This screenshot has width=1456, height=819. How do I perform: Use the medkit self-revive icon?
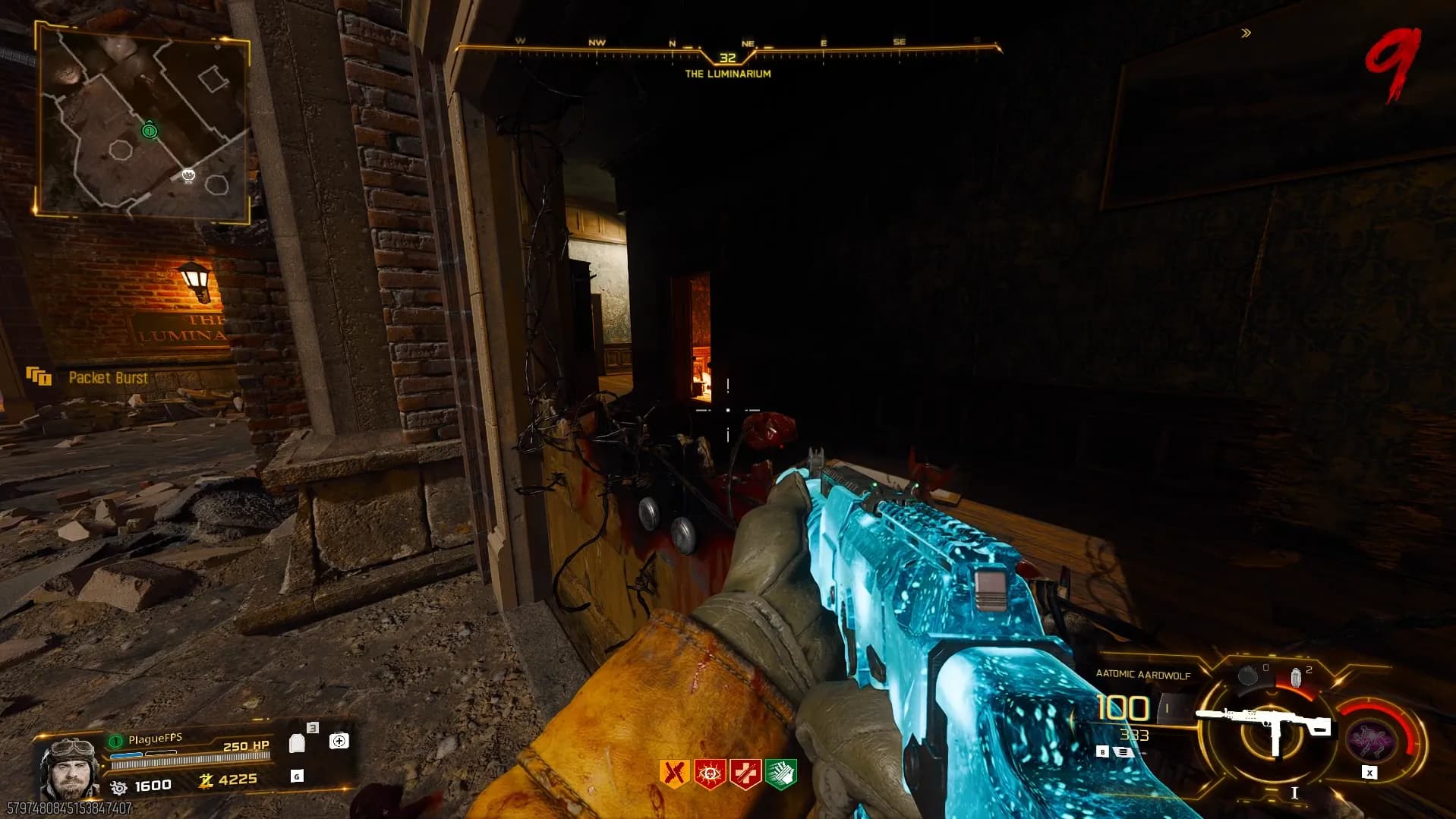339,740
